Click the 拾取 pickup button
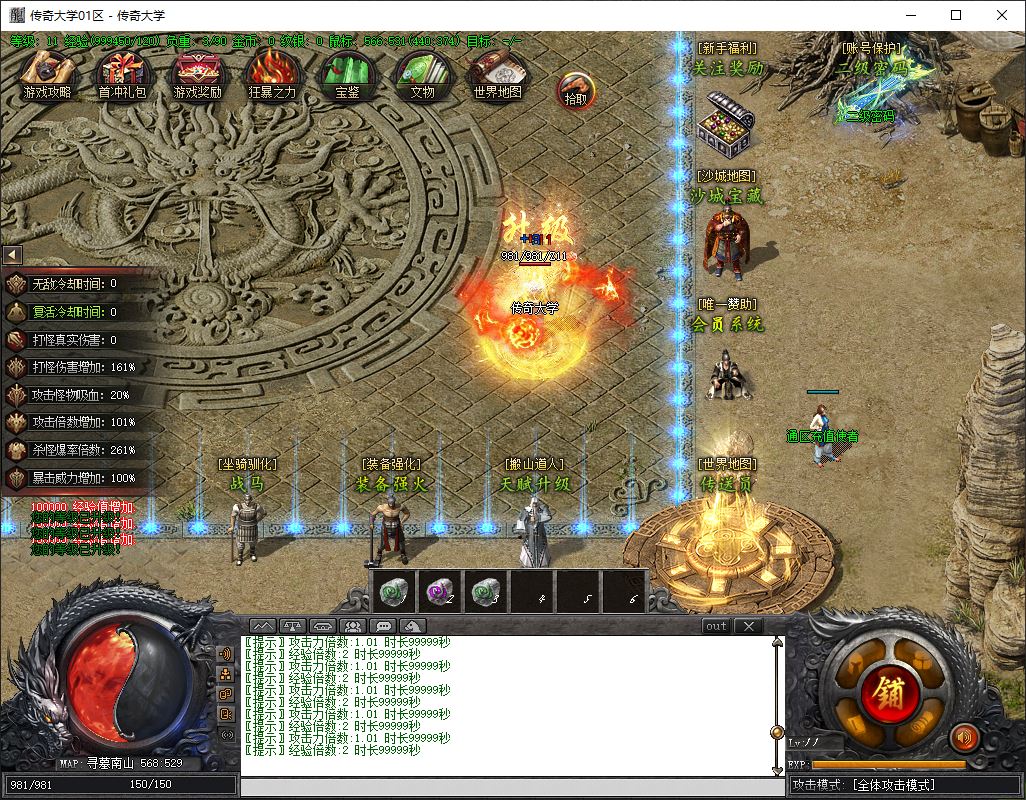The image size is (1026, 800). pos(576,90)
